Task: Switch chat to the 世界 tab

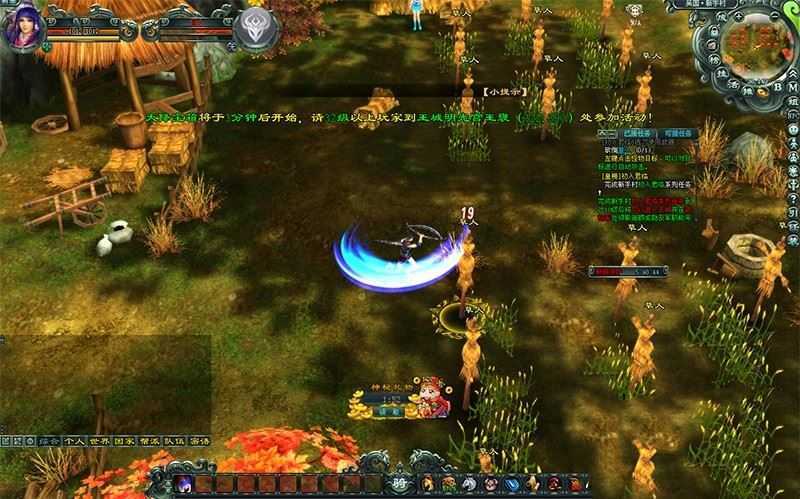Action: (x=100, y=439)
